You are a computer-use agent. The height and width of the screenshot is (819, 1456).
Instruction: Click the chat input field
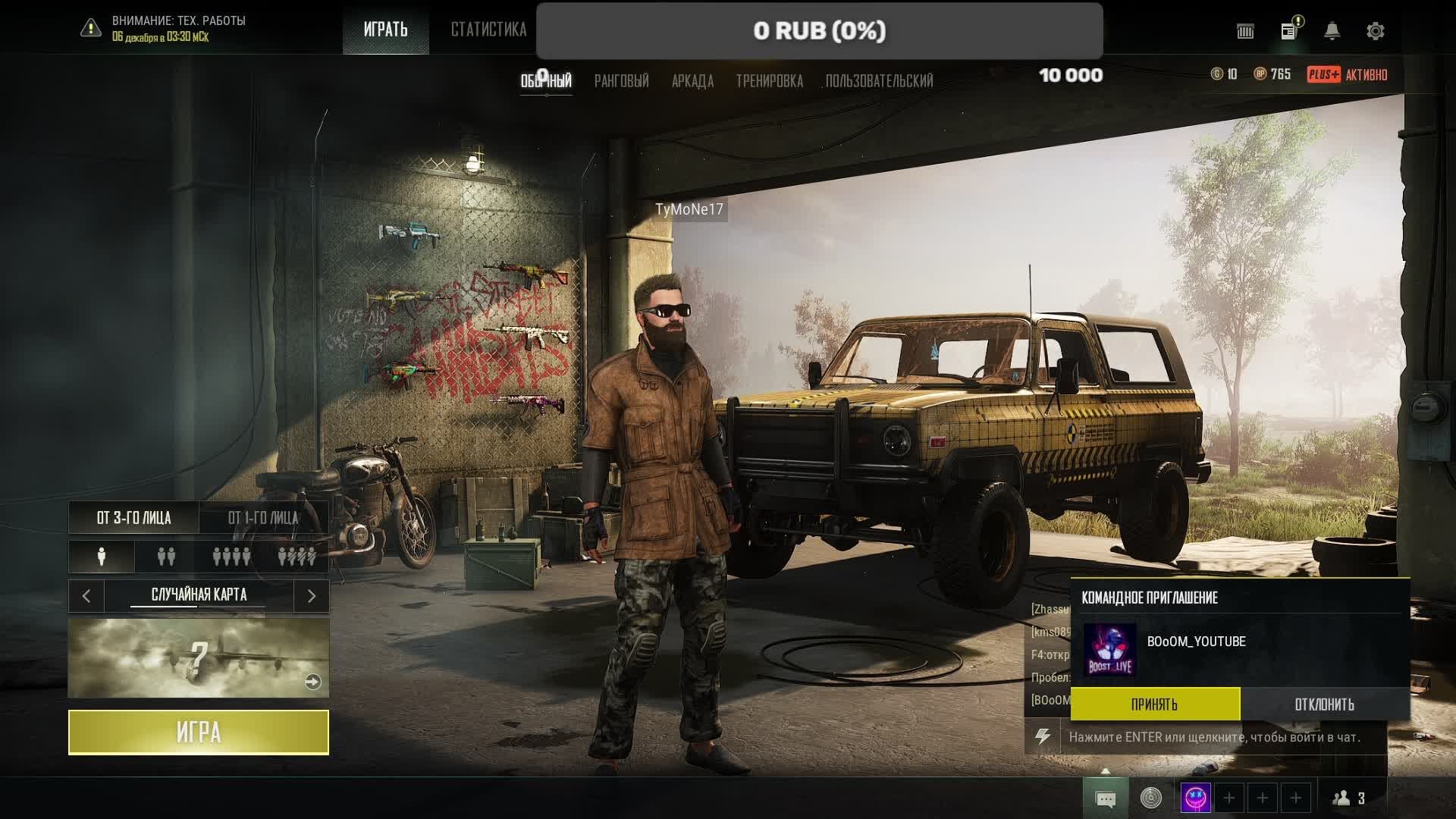point(1213,737)
